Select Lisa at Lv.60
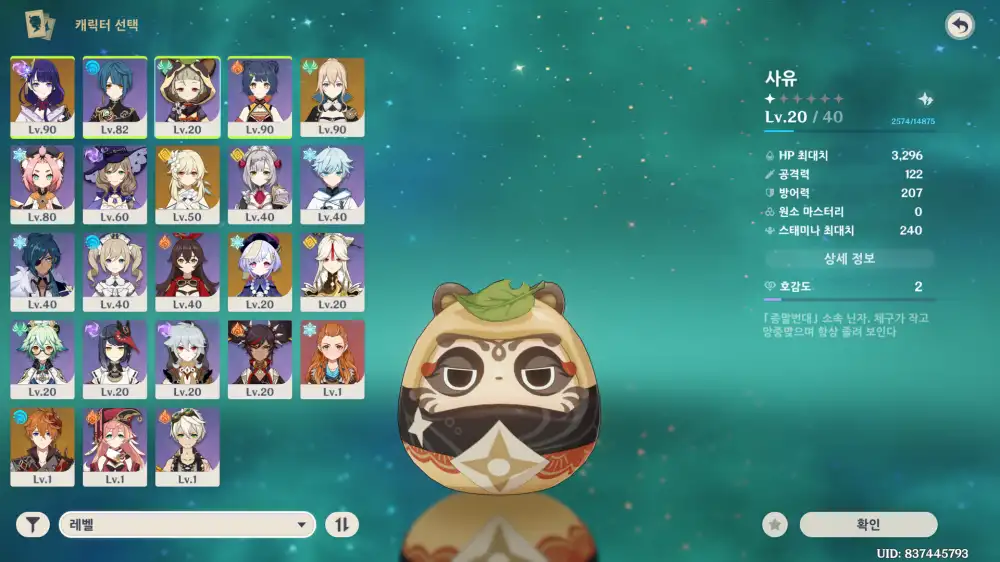 115,185
